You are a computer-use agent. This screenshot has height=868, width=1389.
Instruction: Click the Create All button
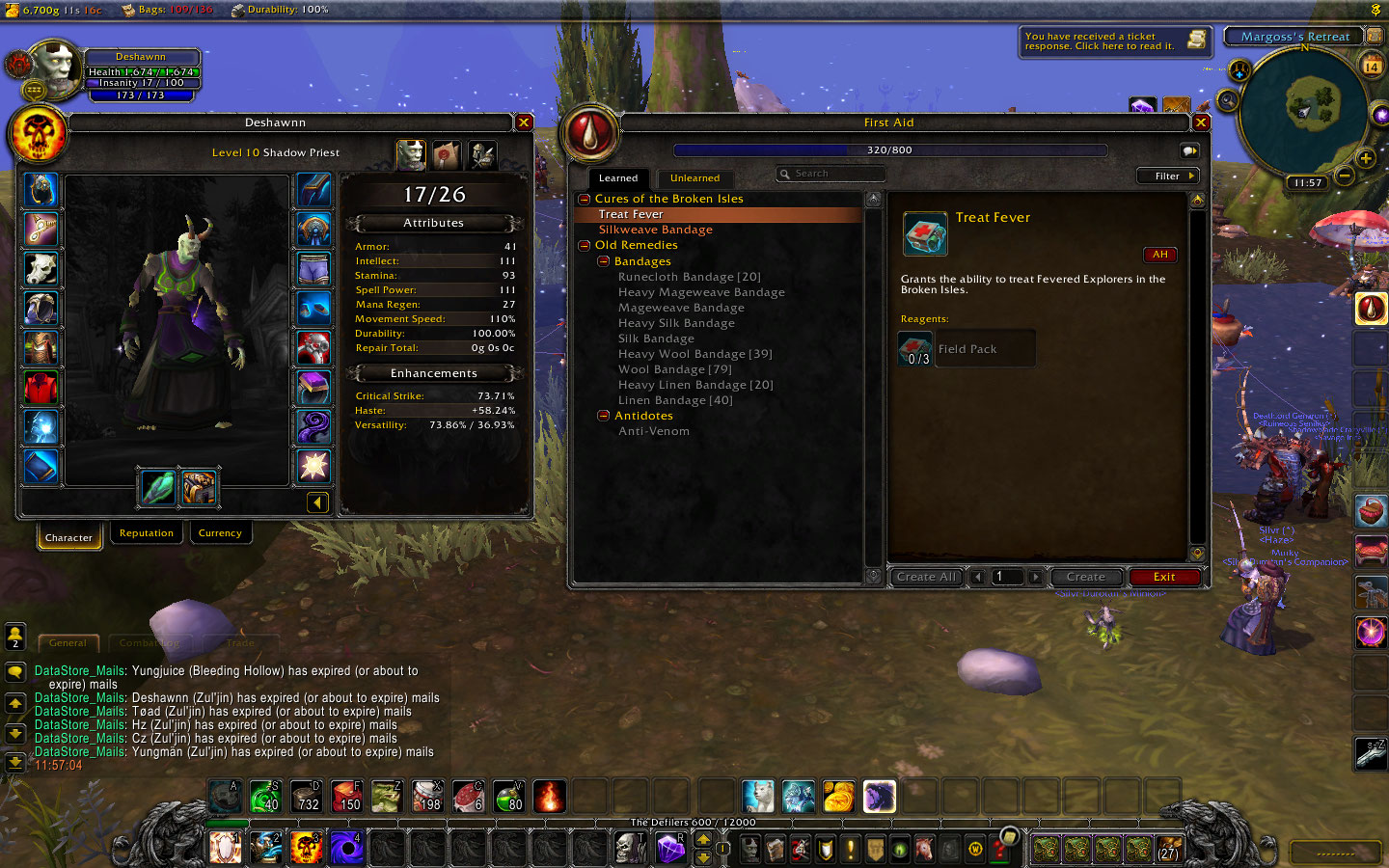tap(925, 577)
